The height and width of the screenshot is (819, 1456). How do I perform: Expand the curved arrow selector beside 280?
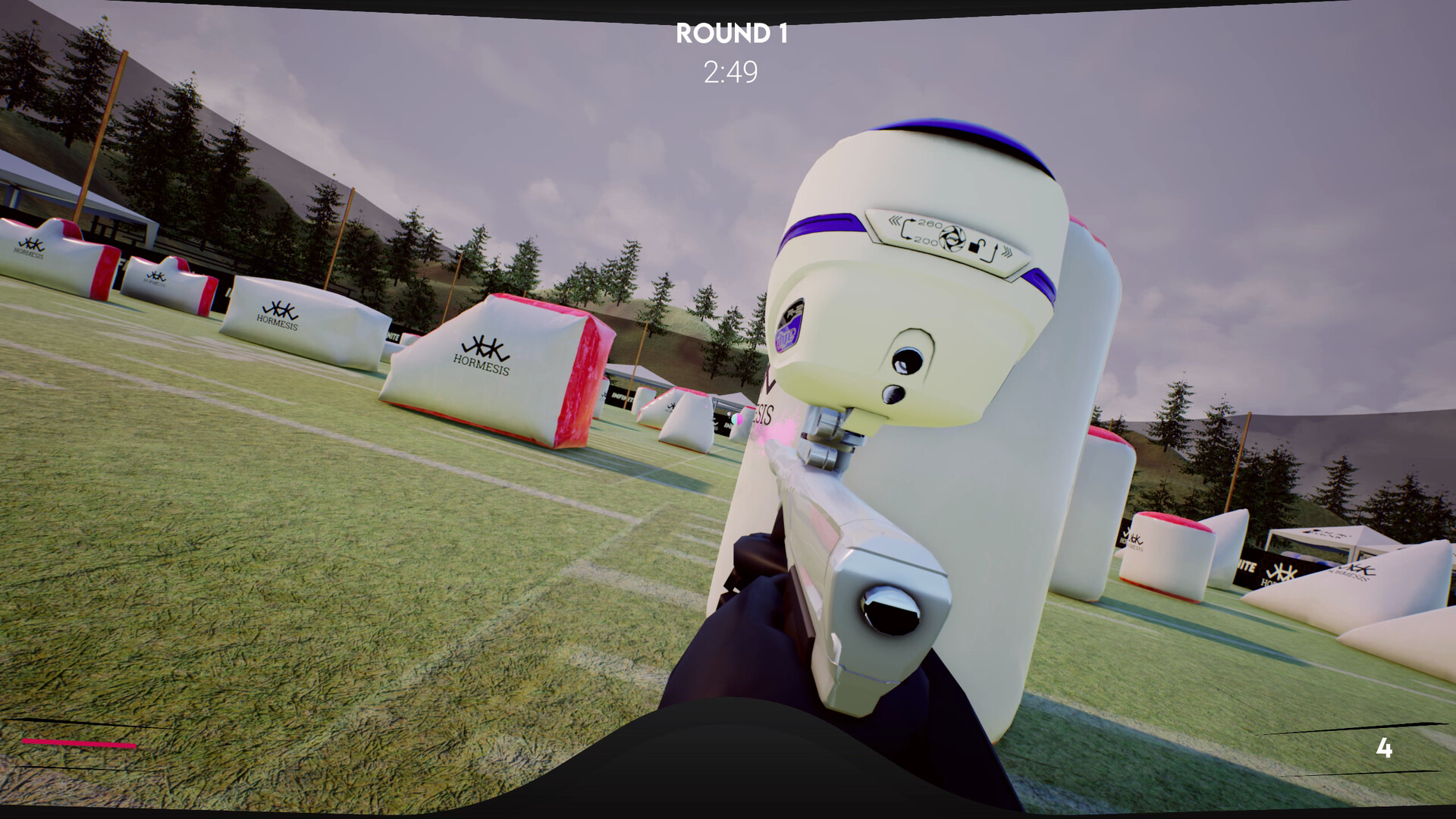[x=907, y=228]
